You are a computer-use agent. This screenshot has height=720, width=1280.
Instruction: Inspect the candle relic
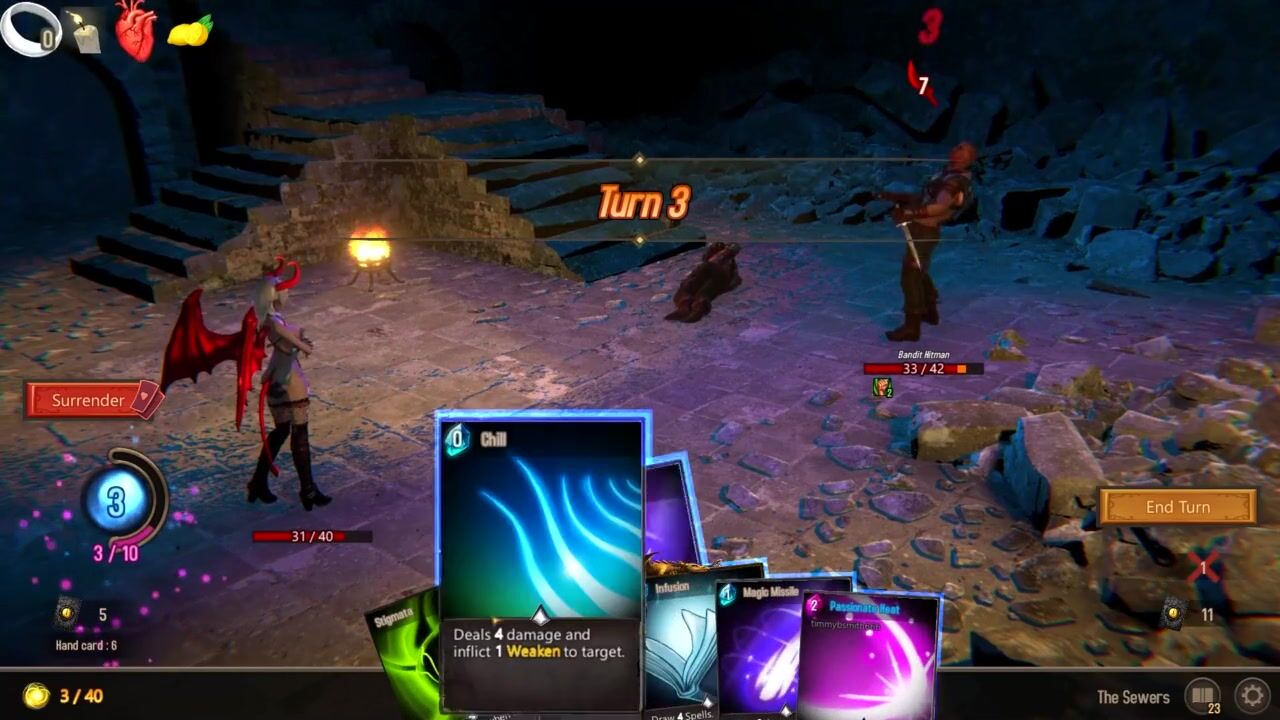pyautogui.click(x=85, y=32)
